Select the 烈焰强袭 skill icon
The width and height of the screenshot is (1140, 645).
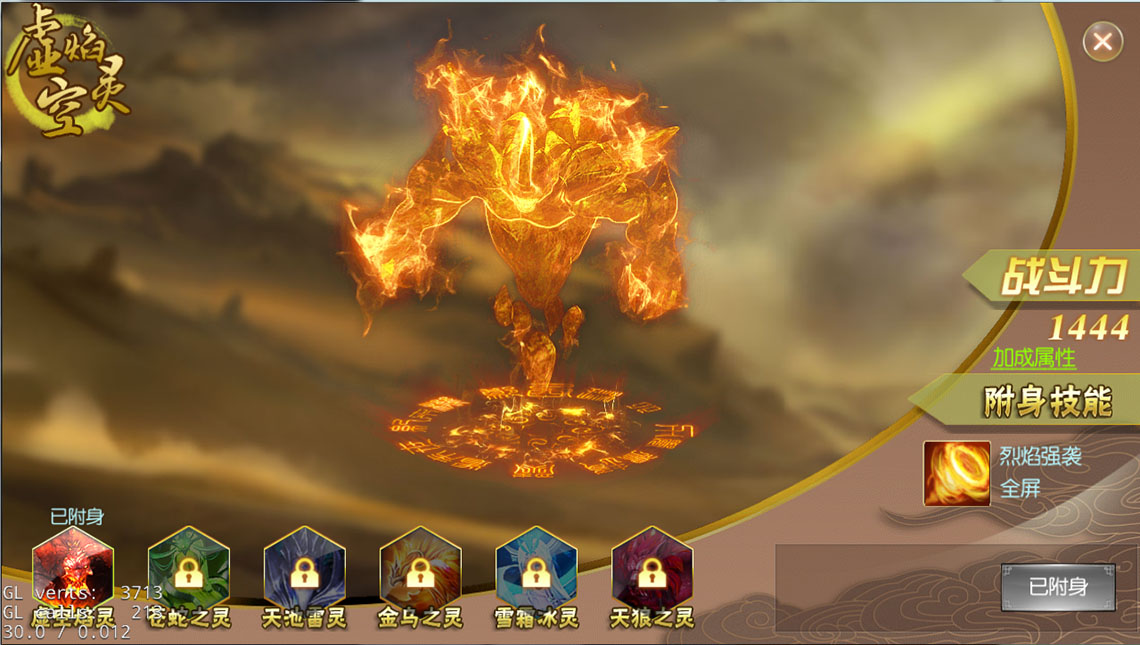[x=956, y=473]
